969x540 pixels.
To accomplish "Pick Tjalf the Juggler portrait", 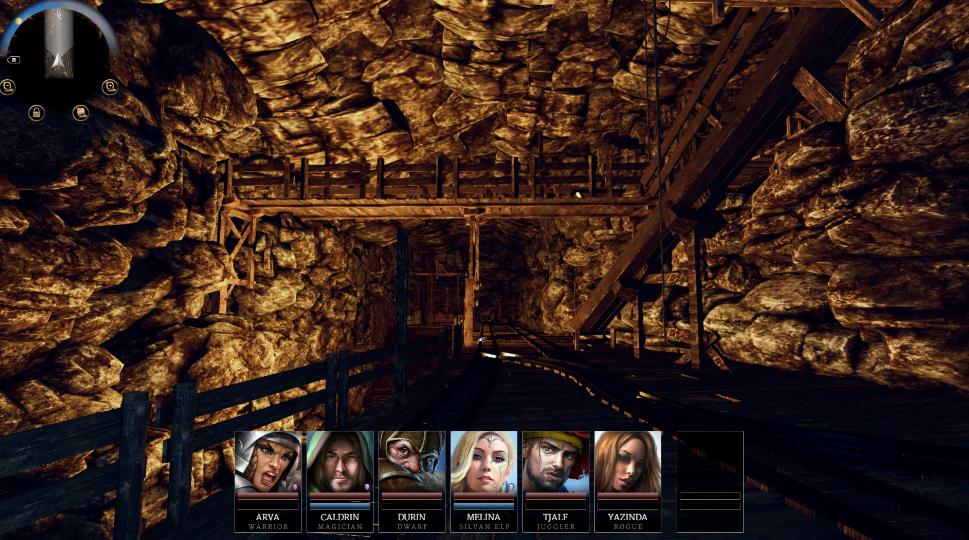I will pyautogui.click(x=556, y=462).
